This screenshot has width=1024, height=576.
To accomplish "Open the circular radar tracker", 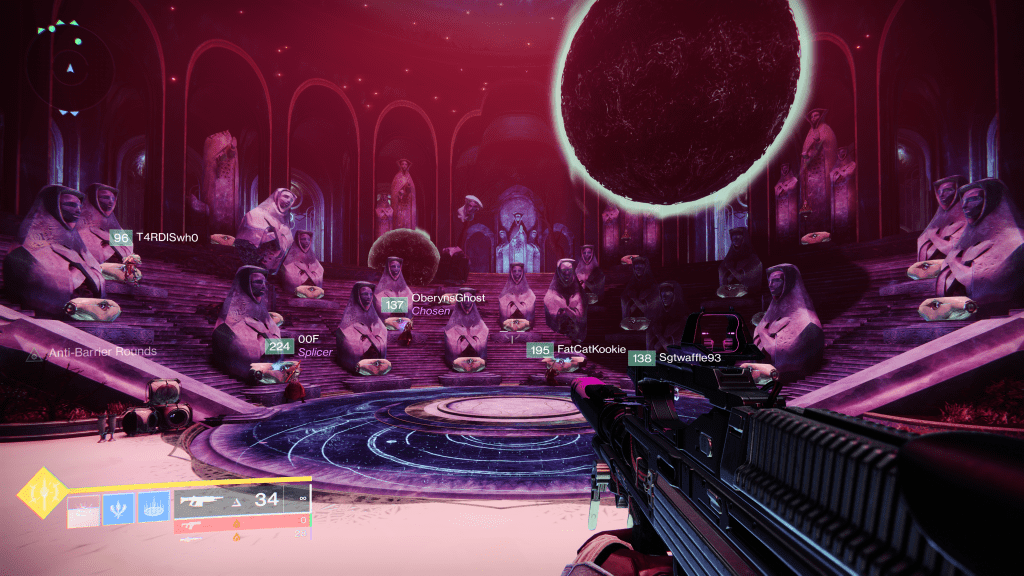I will pyautogui.click(x=70, y=68).
